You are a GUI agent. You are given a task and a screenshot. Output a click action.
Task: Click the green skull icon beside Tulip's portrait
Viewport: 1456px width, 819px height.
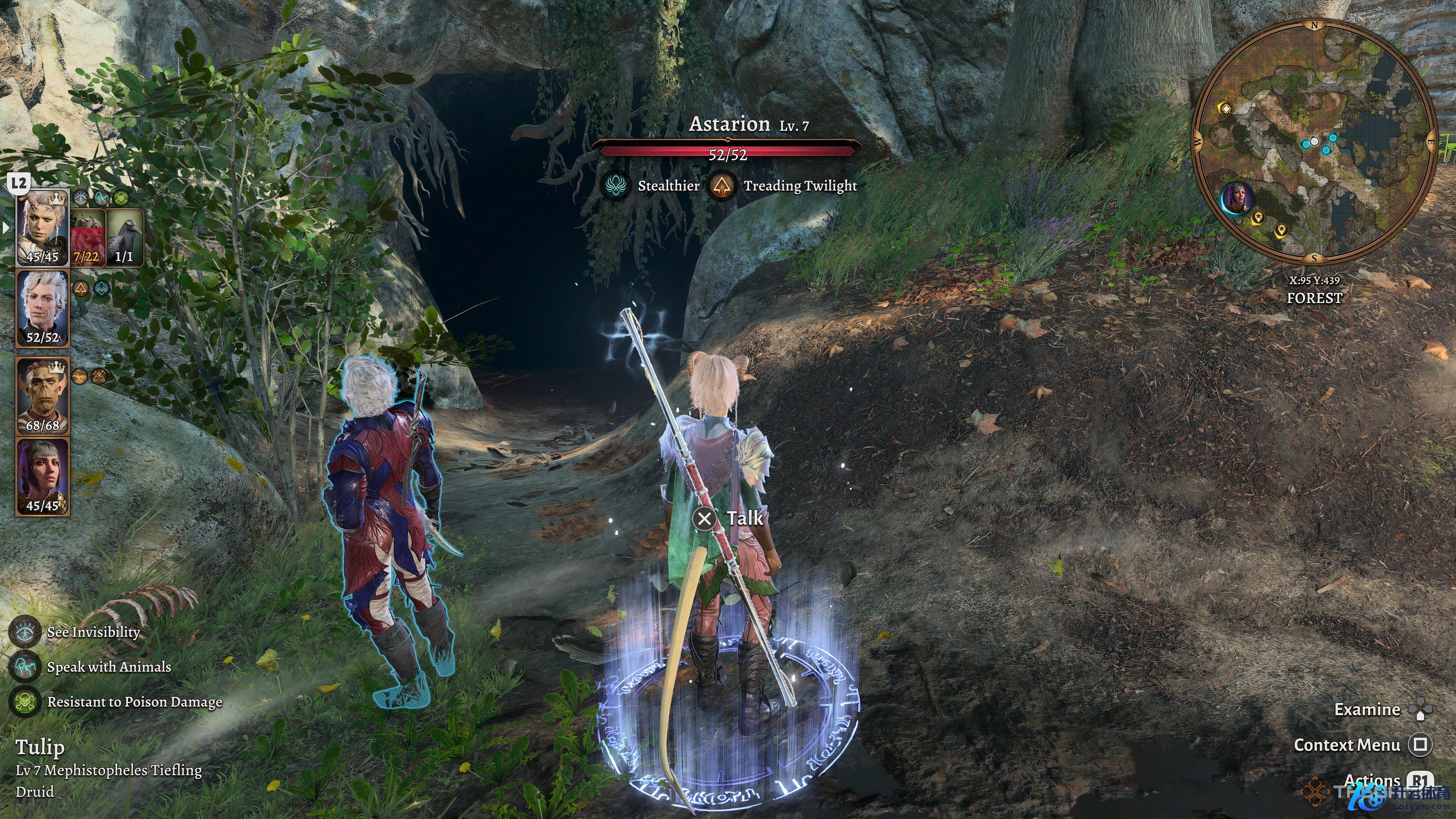(121, 198)
